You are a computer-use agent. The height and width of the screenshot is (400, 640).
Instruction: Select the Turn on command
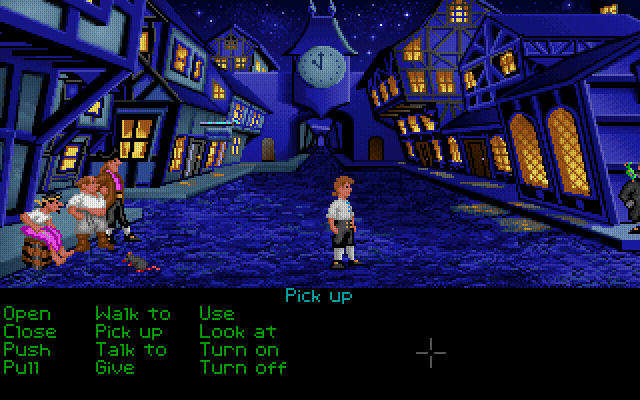click(238, 349)
